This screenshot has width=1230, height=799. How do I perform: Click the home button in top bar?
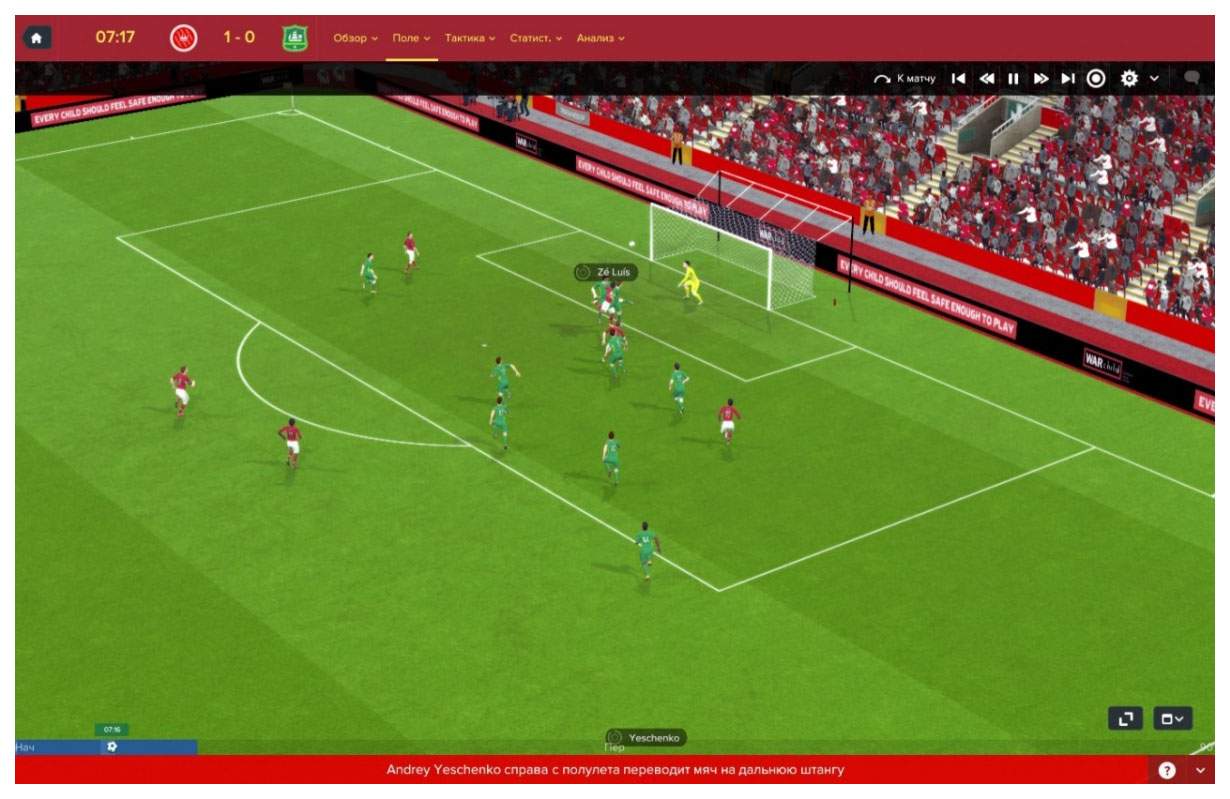[37, 38]
